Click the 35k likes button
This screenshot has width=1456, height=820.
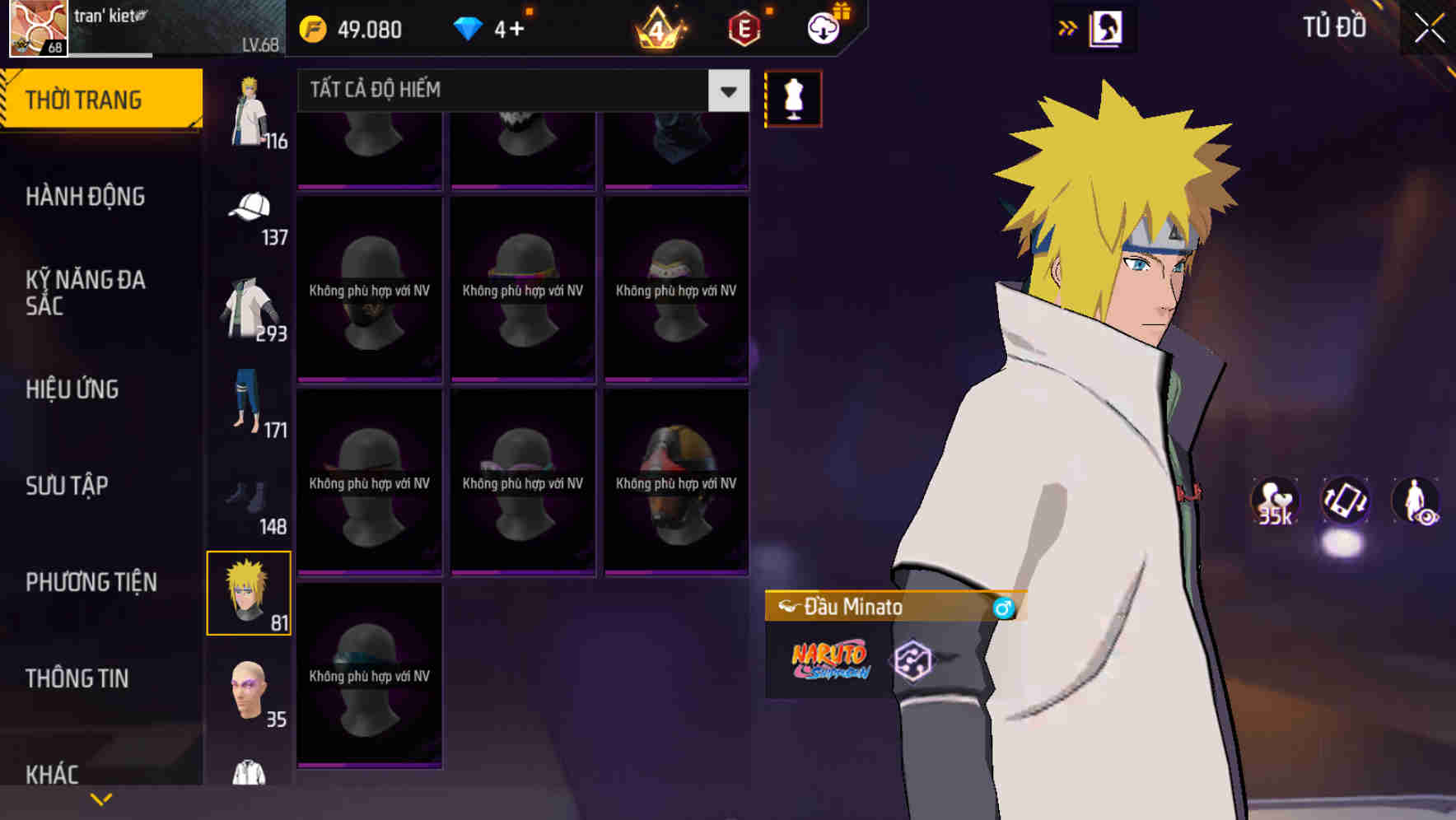click(x=1273, y=502)
